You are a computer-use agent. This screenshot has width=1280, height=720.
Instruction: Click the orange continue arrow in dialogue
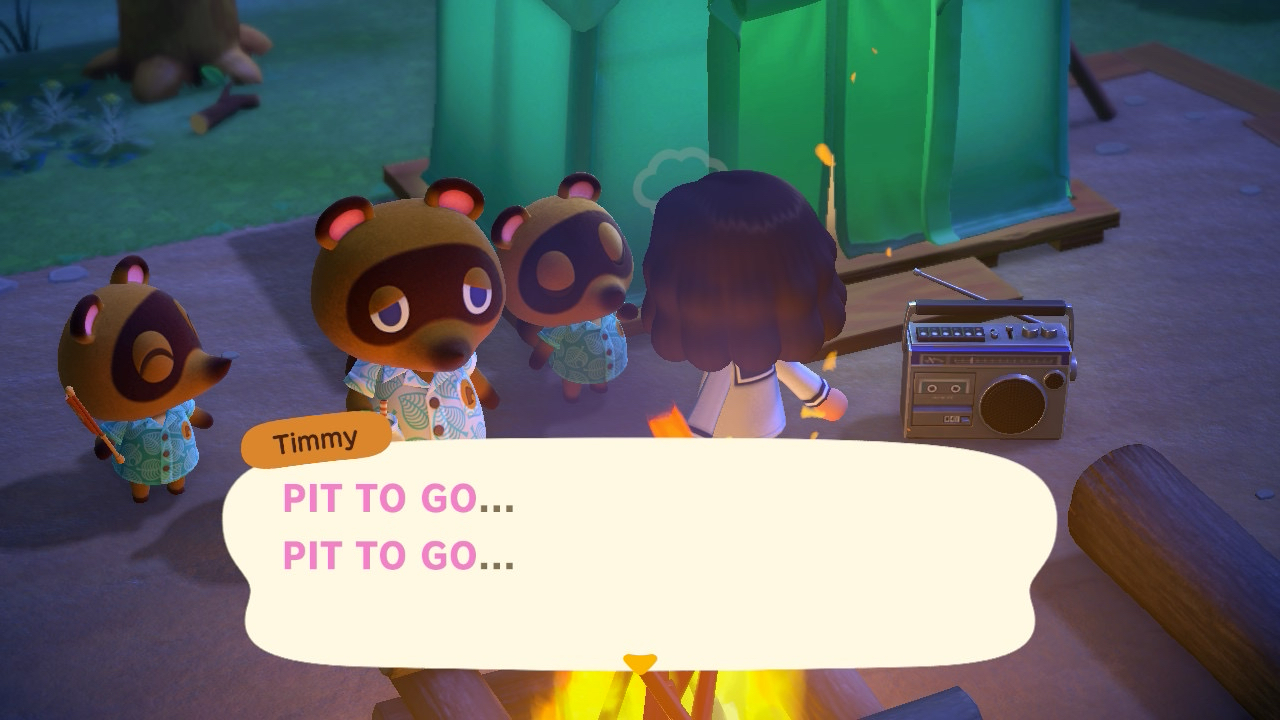point(639,662)
